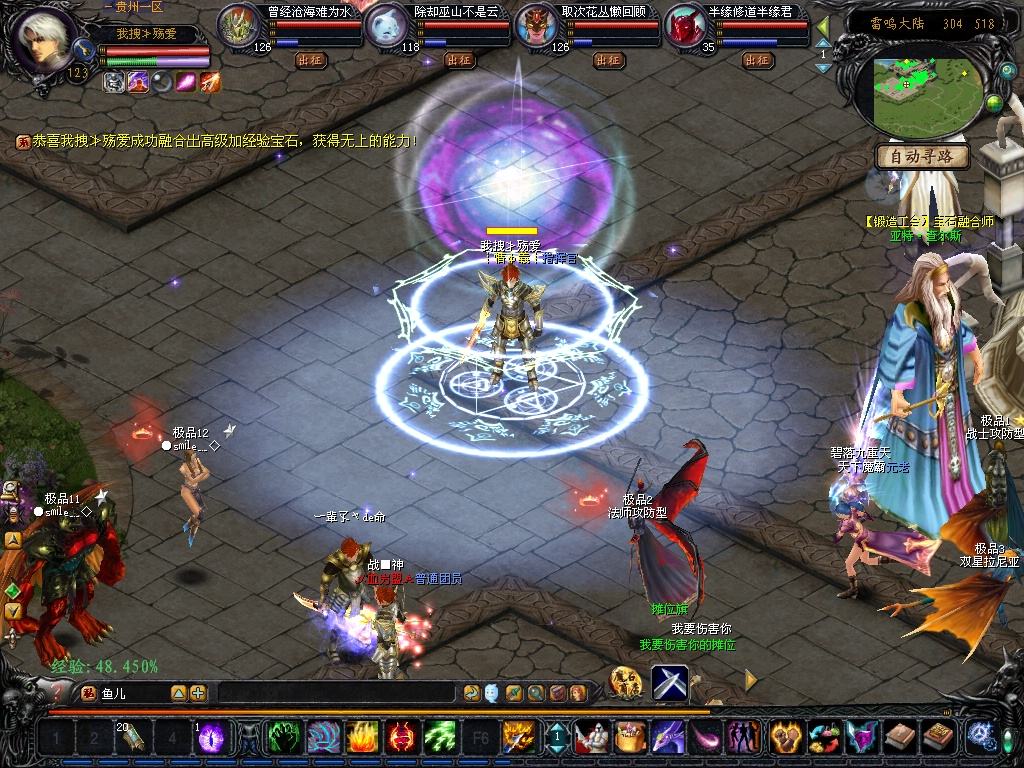Select the red demon pet portrait (level 35)
The height and width of the screenshot is (768, 1024).
[x=686, y=26]
